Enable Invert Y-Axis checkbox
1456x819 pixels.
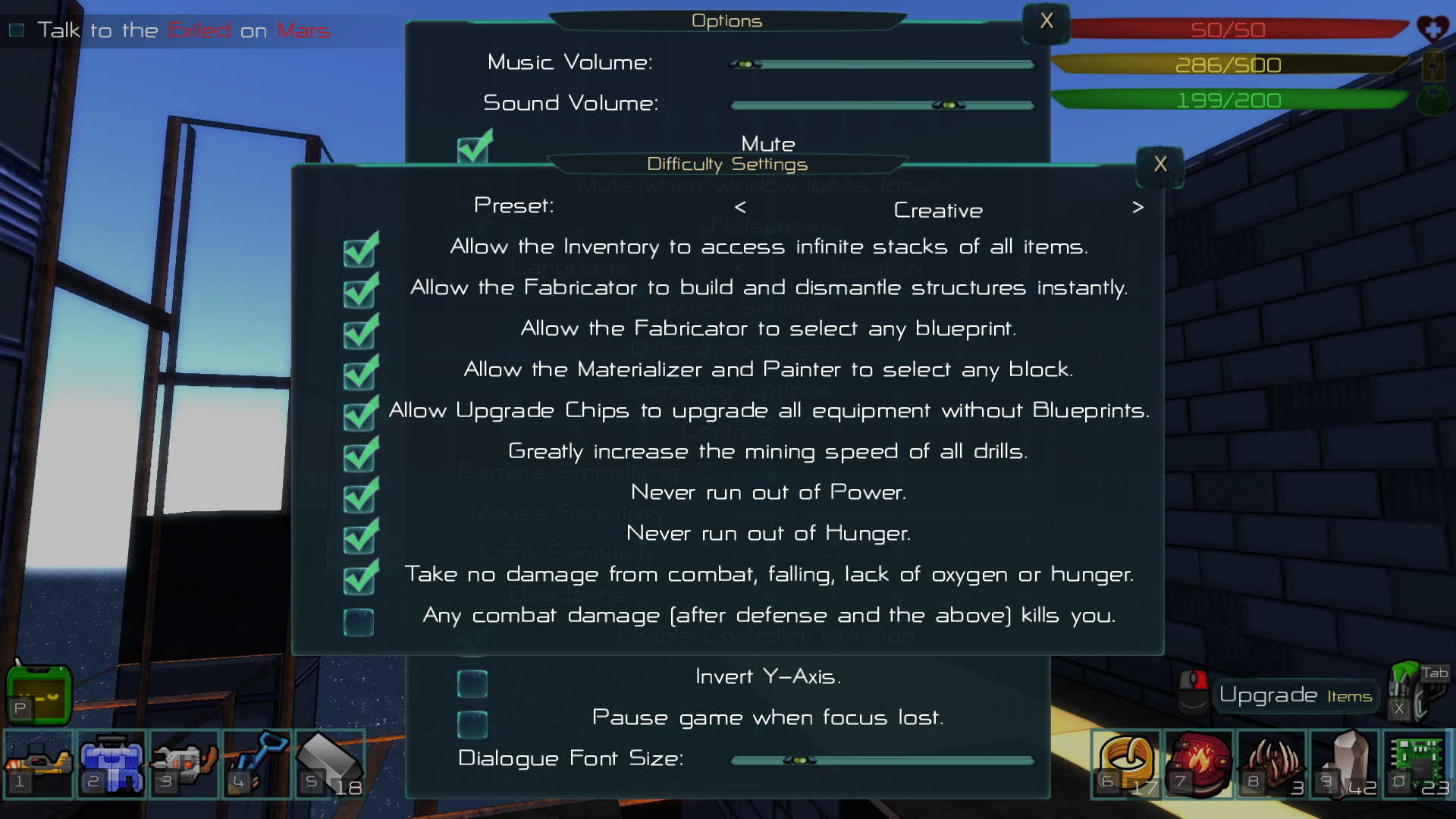(x=472, y=683)
